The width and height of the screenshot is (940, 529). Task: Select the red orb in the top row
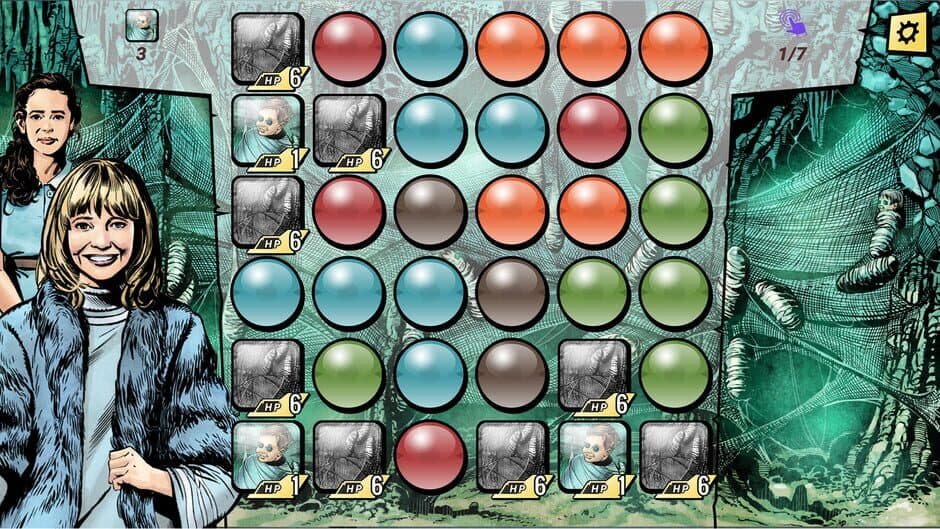pos(349,48)
